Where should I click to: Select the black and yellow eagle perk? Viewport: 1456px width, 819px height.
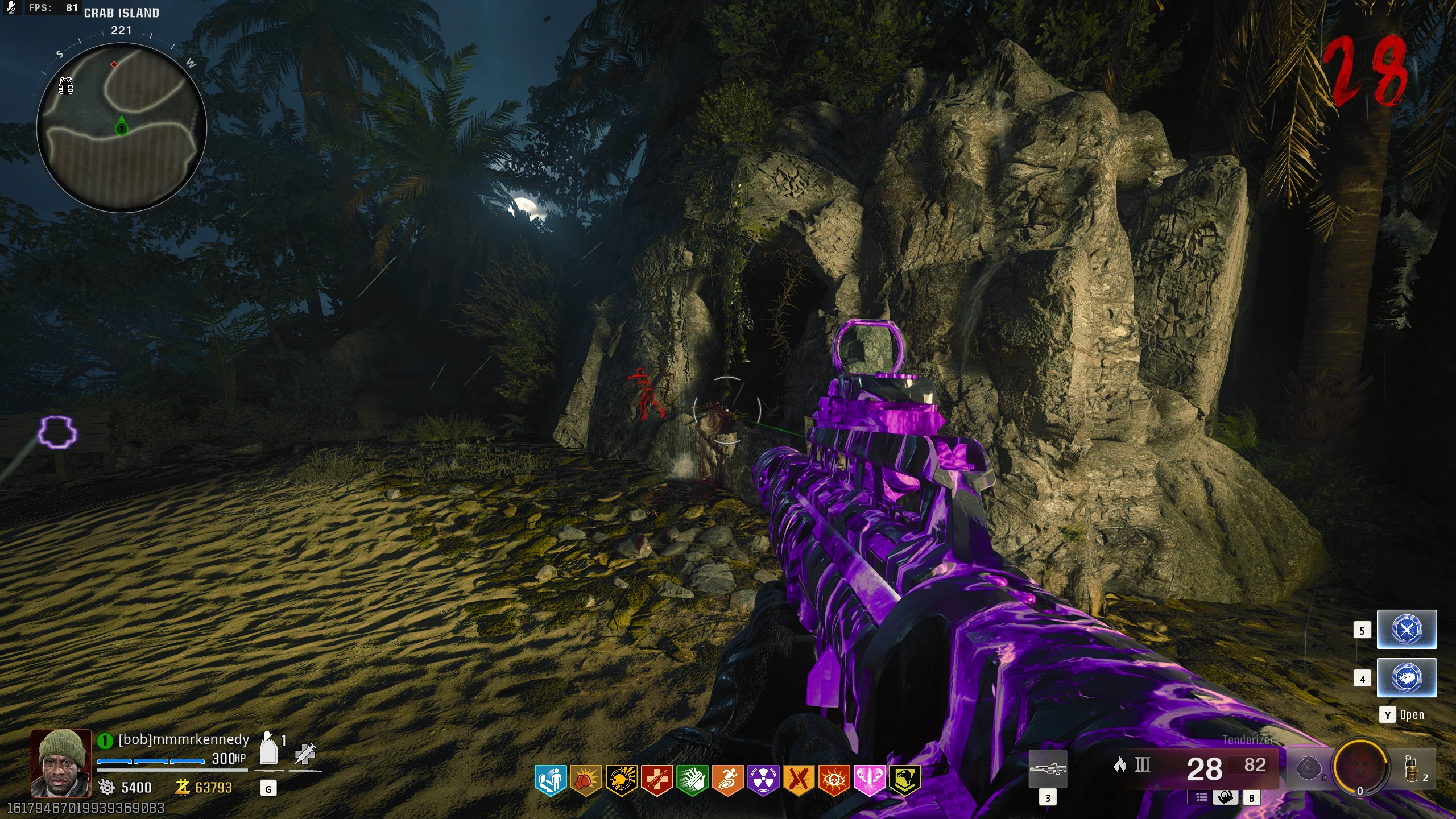(x=904, y=780)
